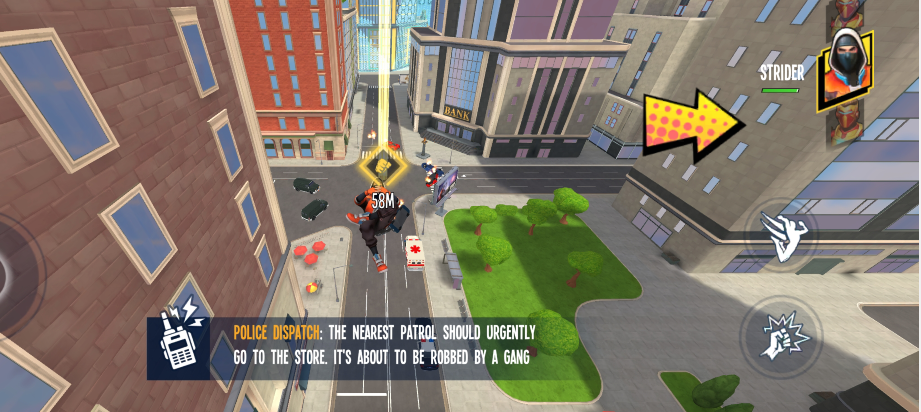Tap the punch attack button

(780, 335)
